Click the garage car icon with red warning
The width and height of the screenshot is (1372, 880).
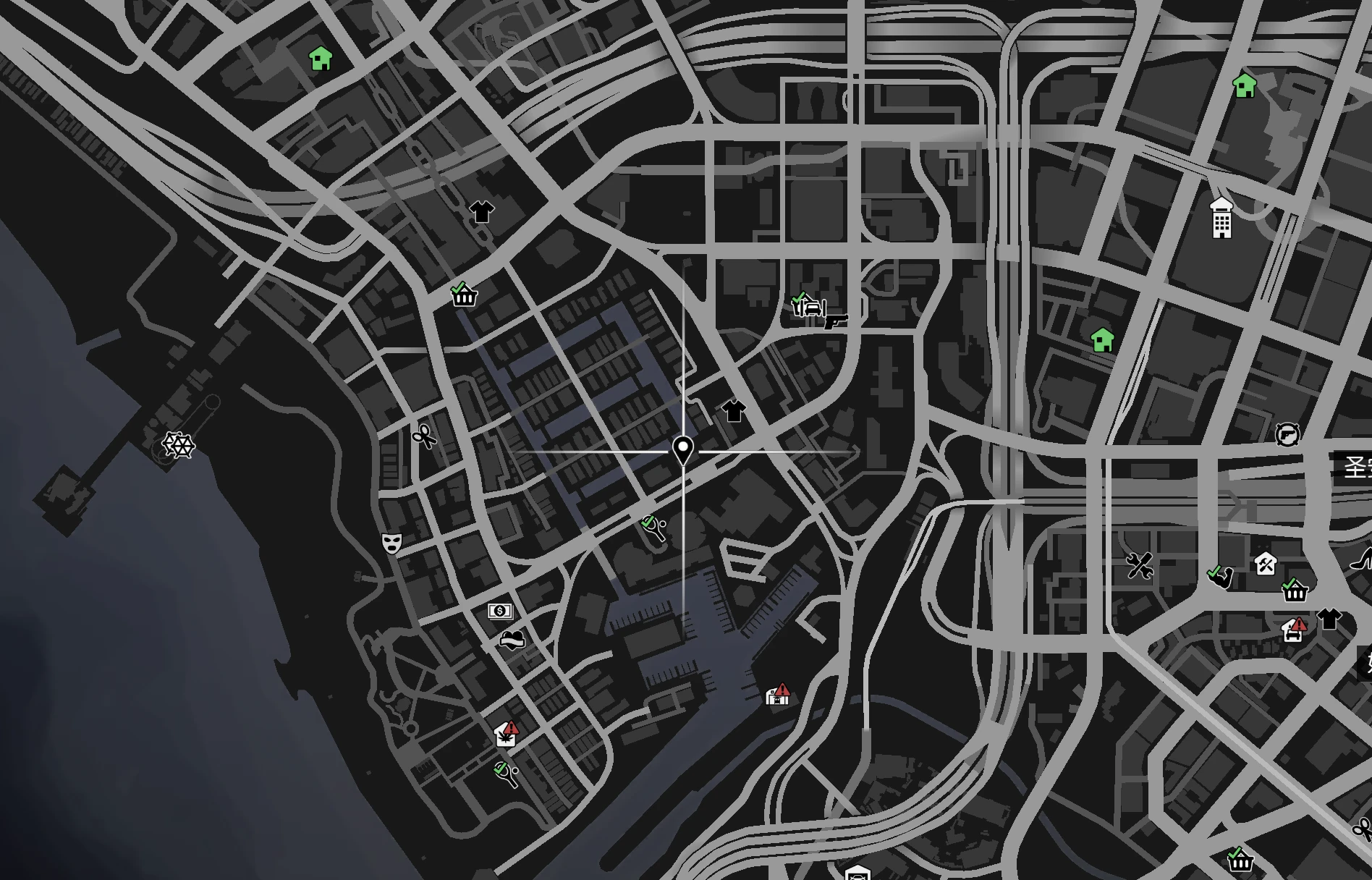pos(1294,630)
